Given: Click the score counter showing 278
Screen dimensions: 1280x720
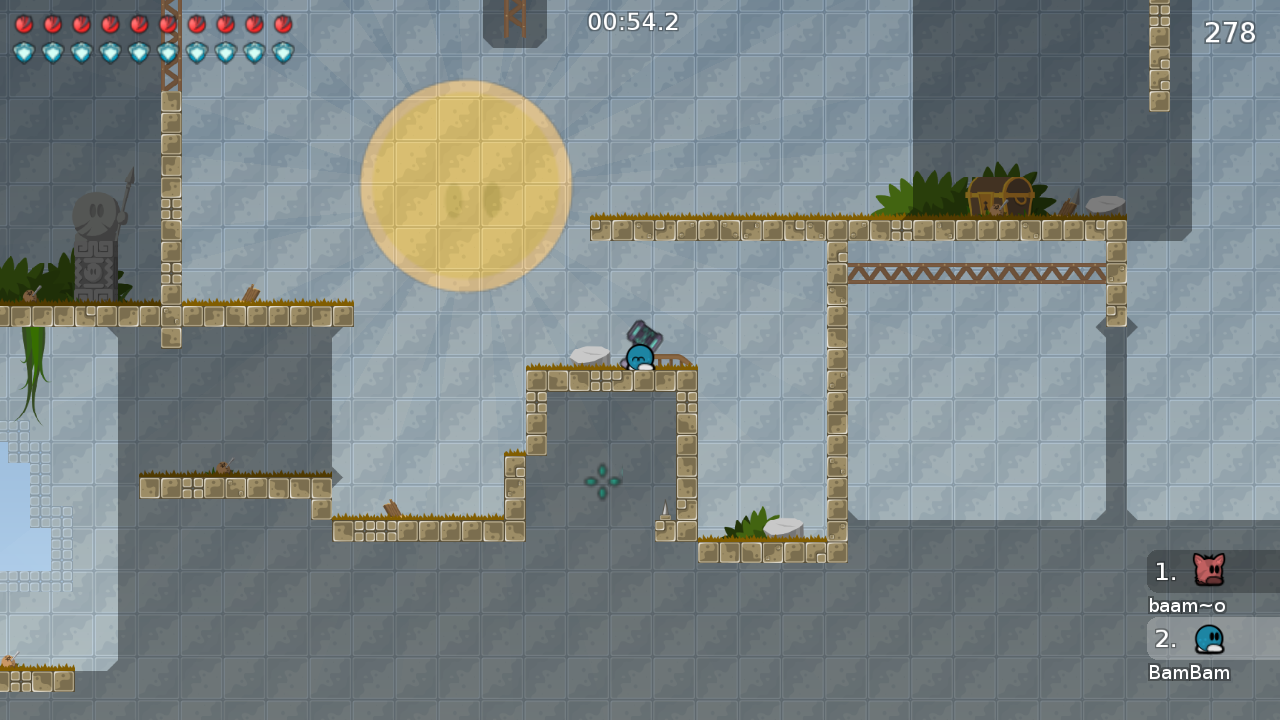Looking at the screenshot, I should tap(1228, 33).
